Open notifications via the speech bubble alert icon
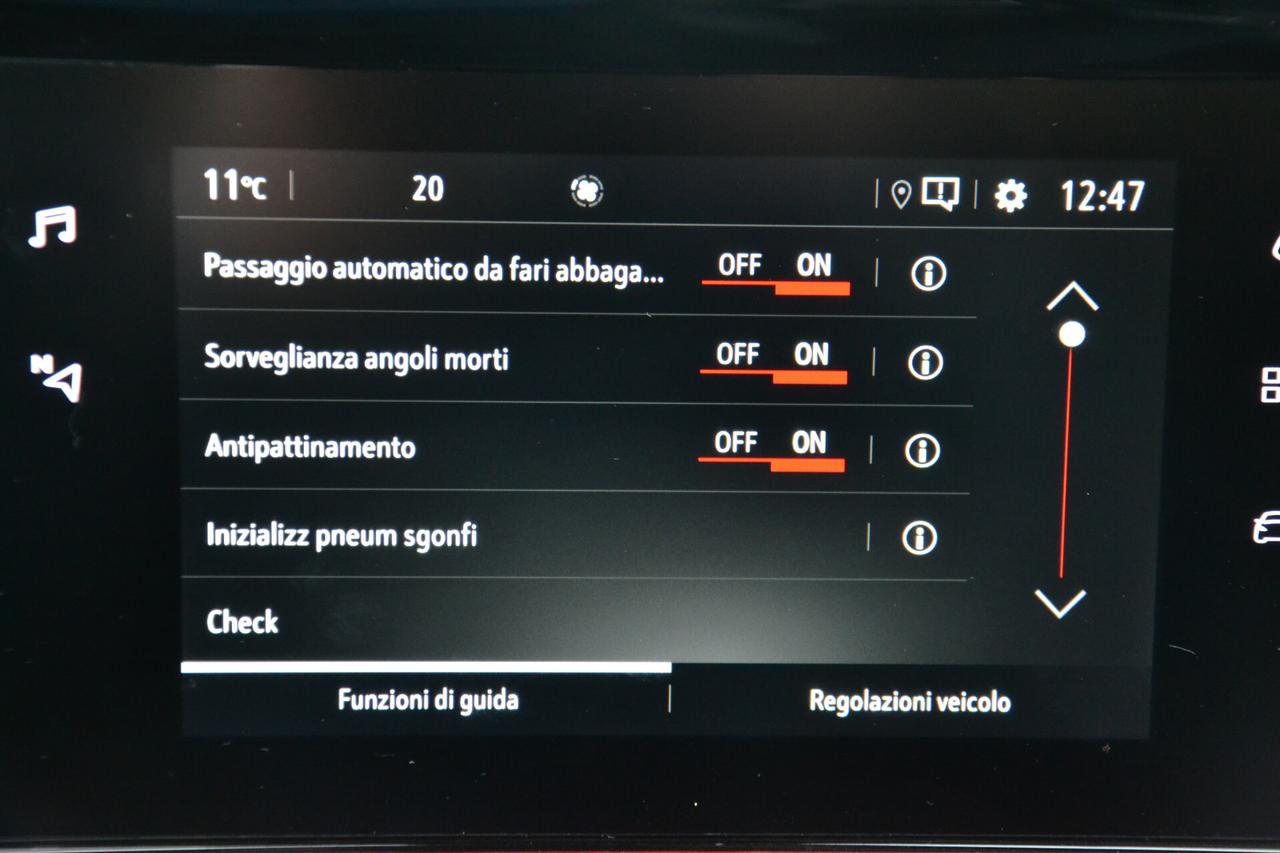The width and height of the screenshot is (1280, 853). 940,193
